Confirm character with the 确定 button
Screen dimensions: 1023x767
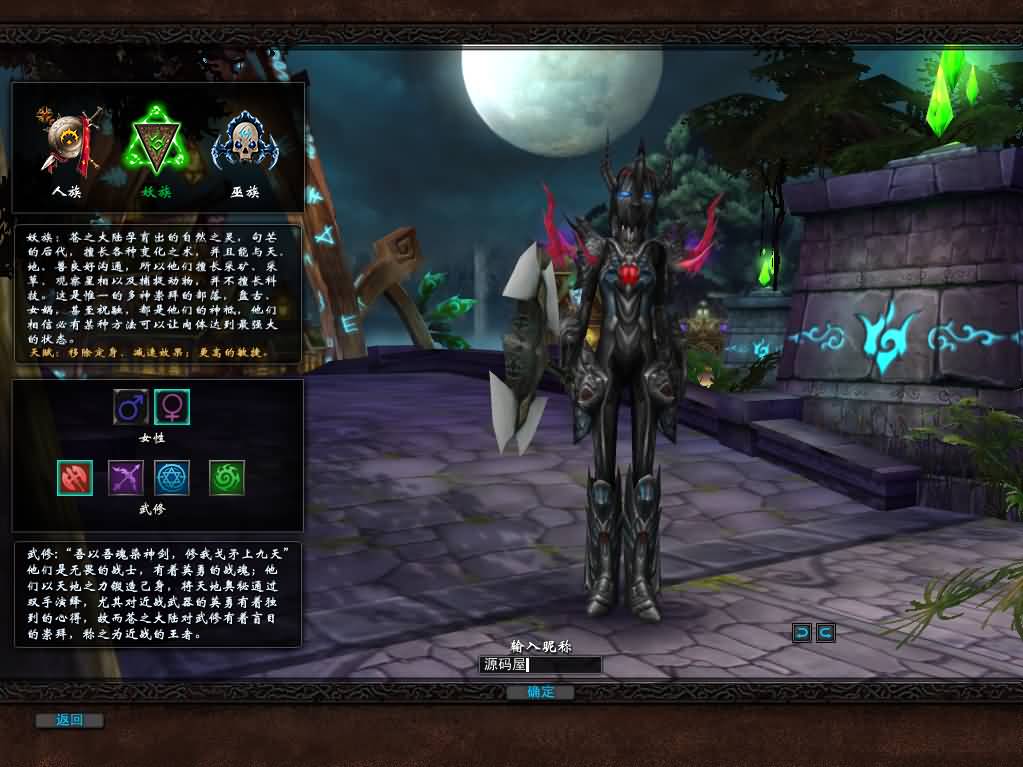pyautogui.click(x=540, y=692)
